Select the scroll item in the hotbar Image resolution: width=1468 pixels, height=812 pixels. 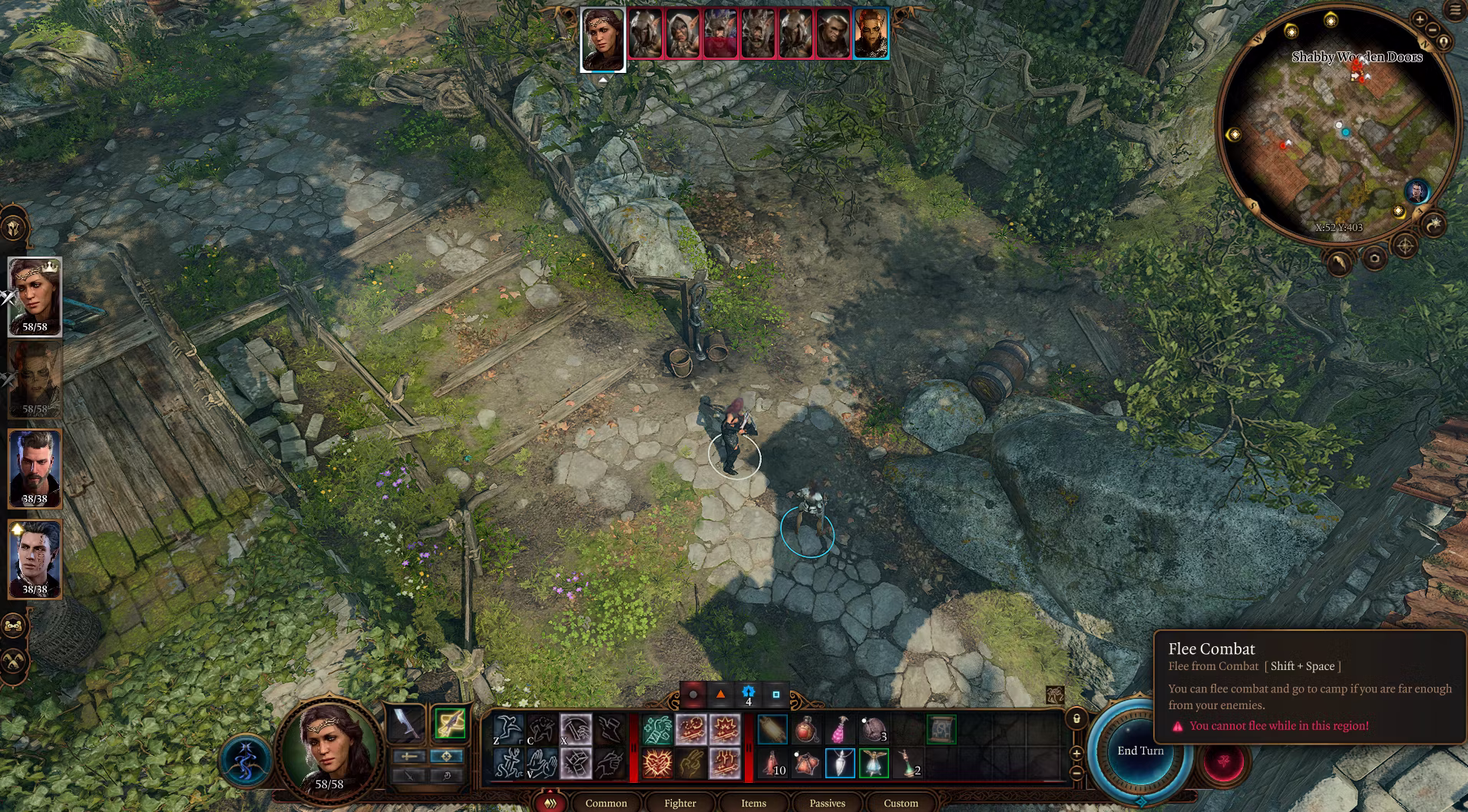[x=941, y=730]
